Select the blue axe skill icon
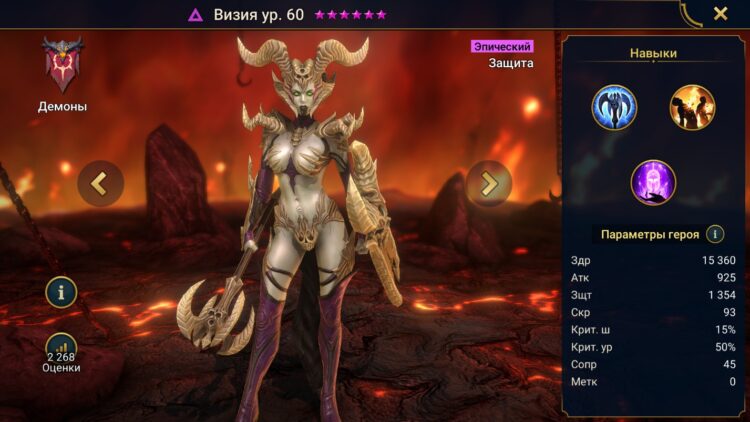Screen dimensions: 750x422 pos(614,107)
